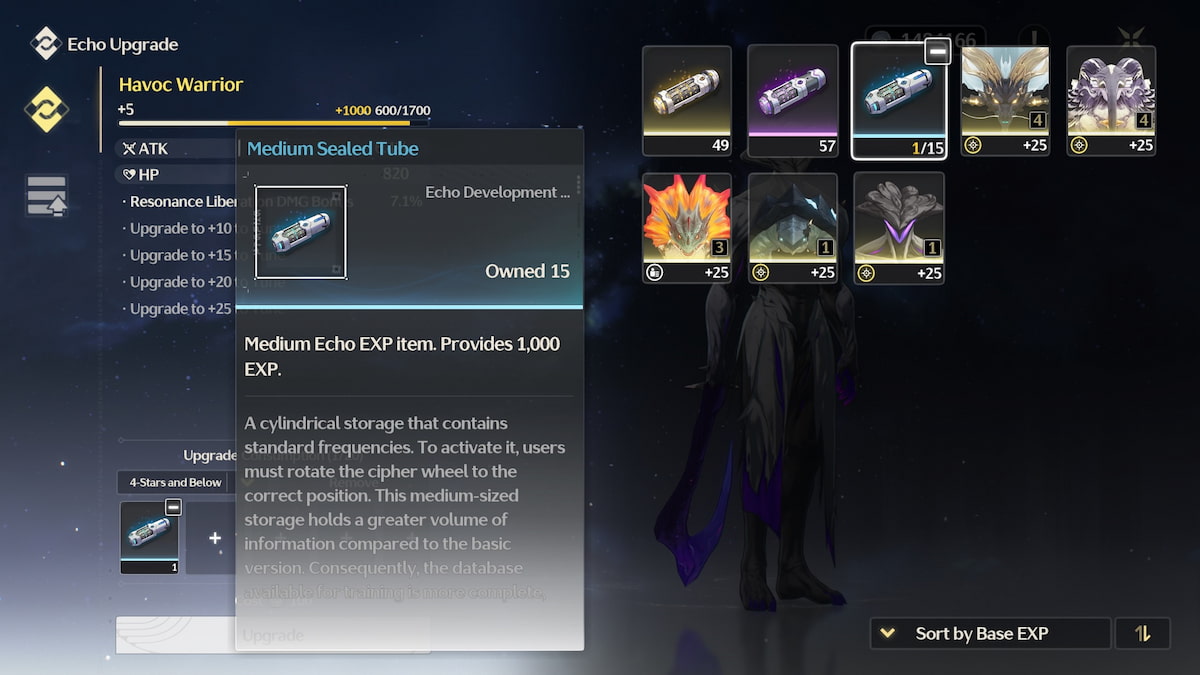Open the 4-Stars and Below filter
Screen dimensions: 1200x675
coord(175,482)
